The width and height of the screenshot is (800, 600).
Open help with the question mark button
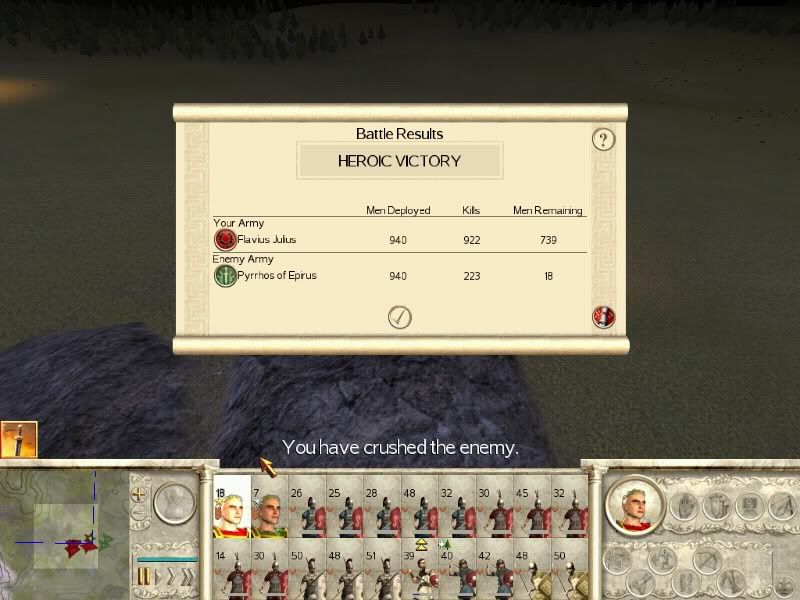point(602,139)
